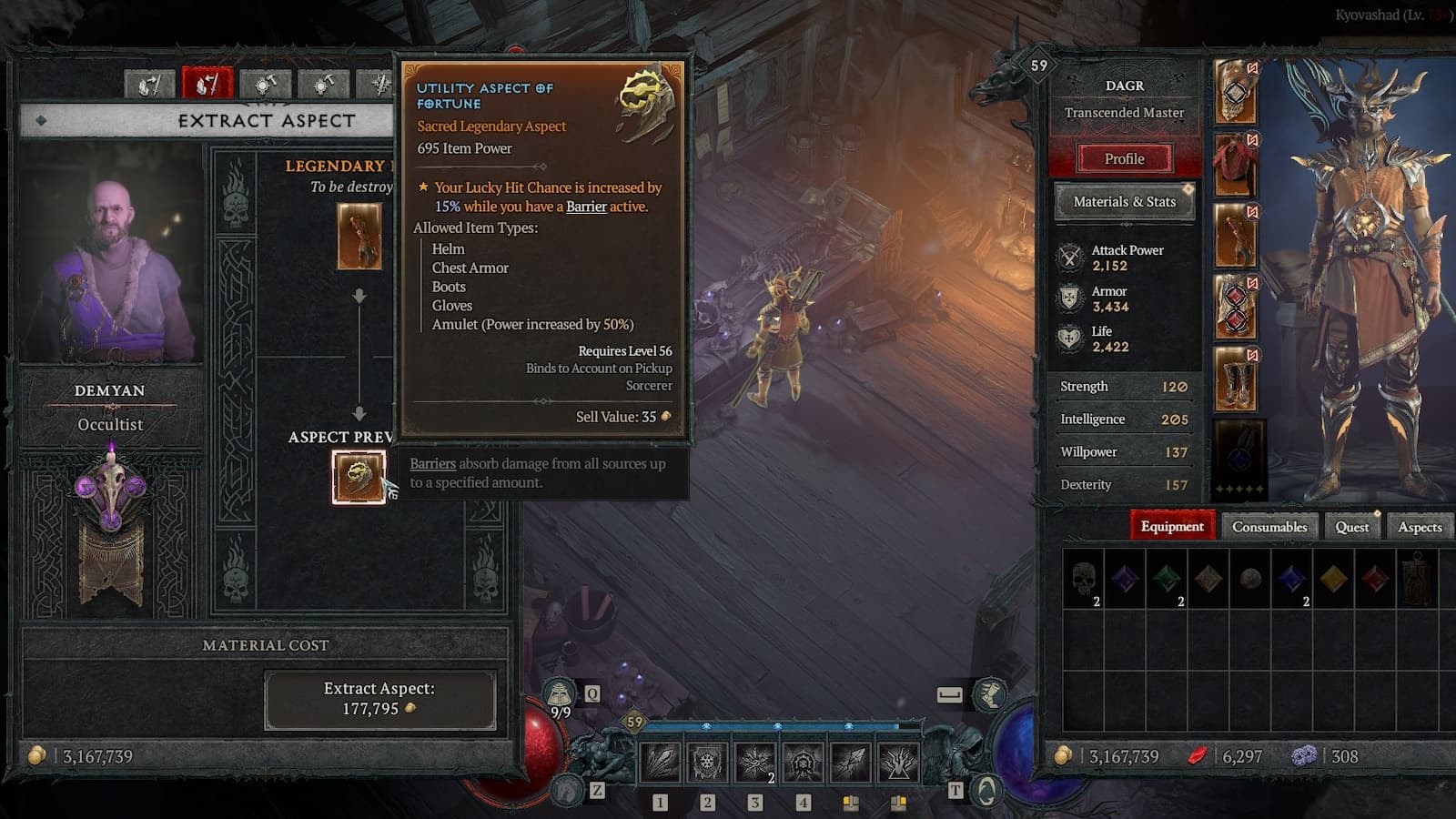Click the Materials & Stats button

[1124, 201]
